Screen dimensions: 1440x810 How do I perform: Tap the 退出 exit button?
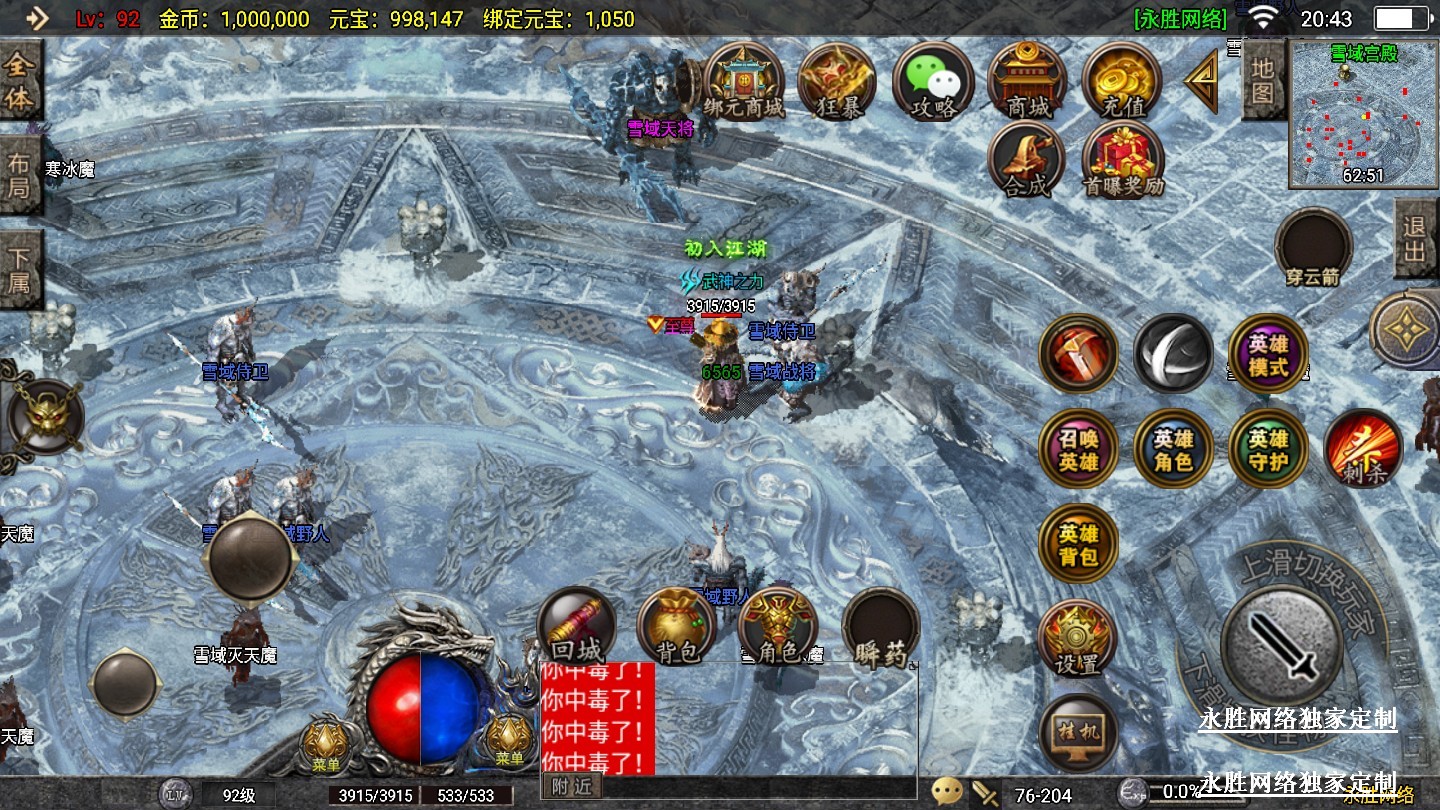(1415, 239)
